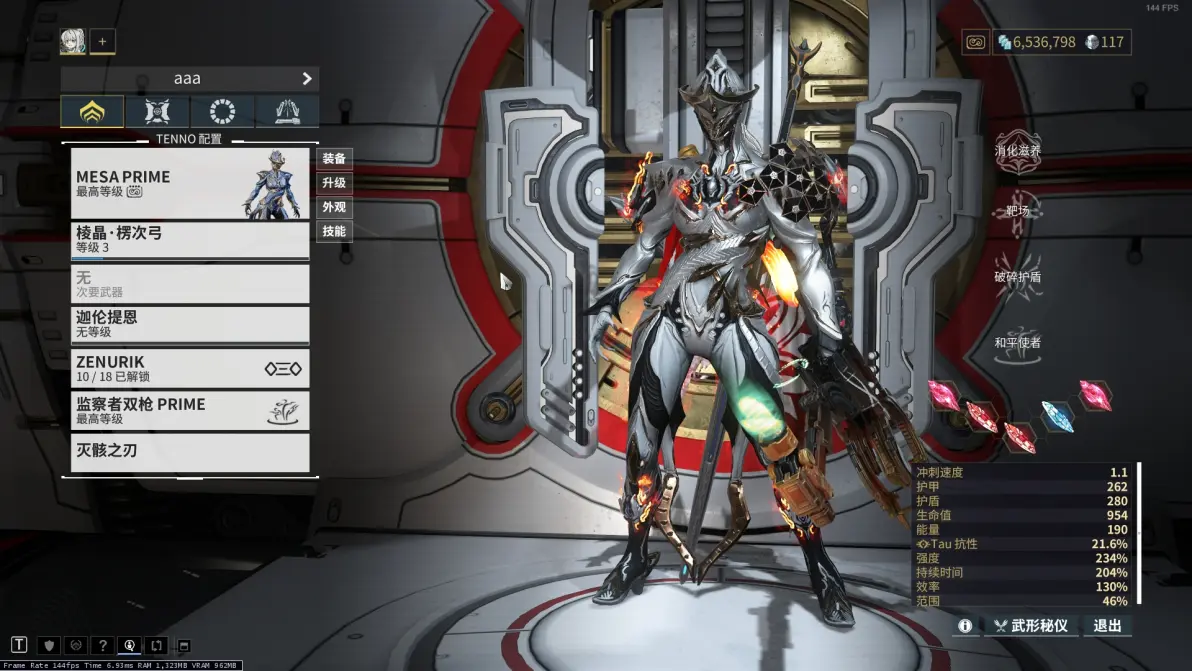1192x671 pixels.
Task: Open the ZENURIK focus school slot
Action: click(x=190, y=368)
